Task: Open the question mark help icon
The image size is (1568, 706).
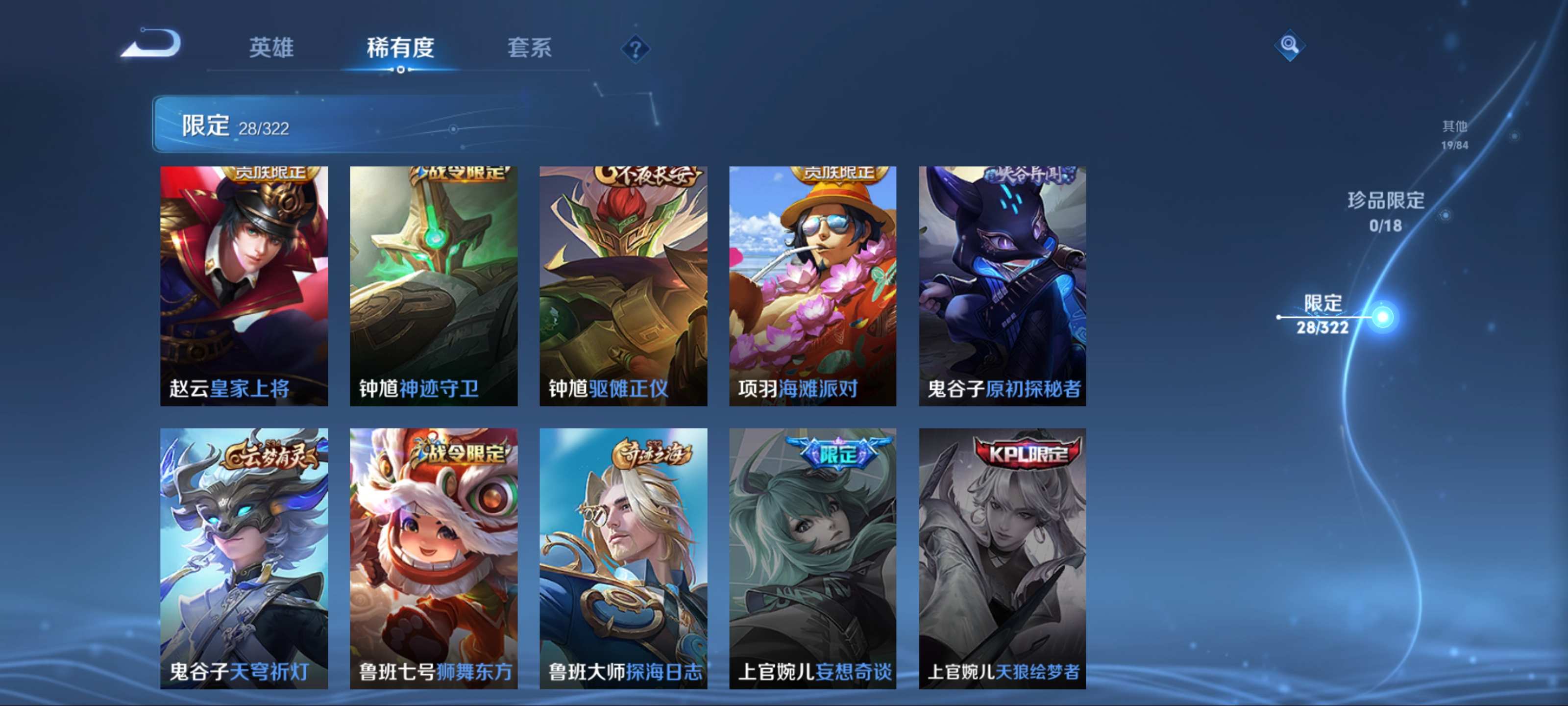Action: coord(635,49)
